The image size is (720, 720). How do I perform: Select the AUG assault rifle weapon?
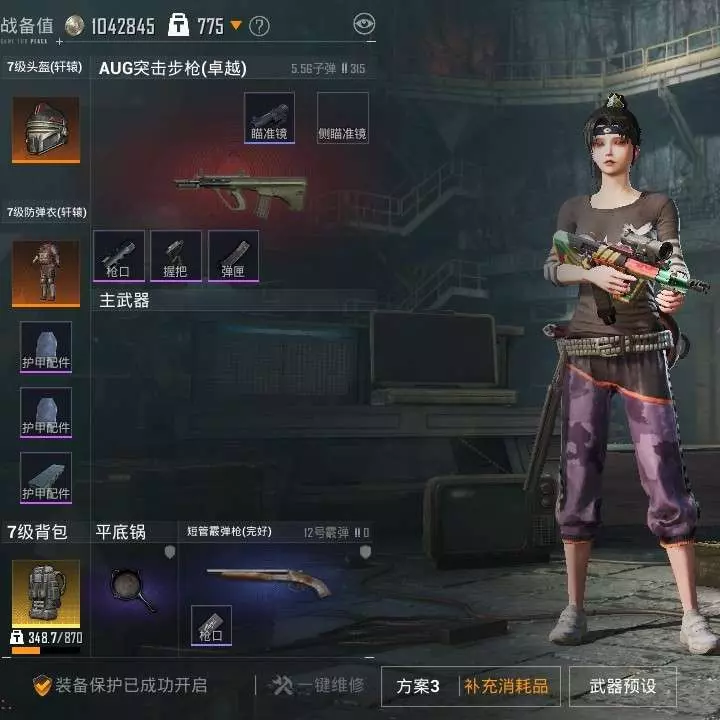240,186
